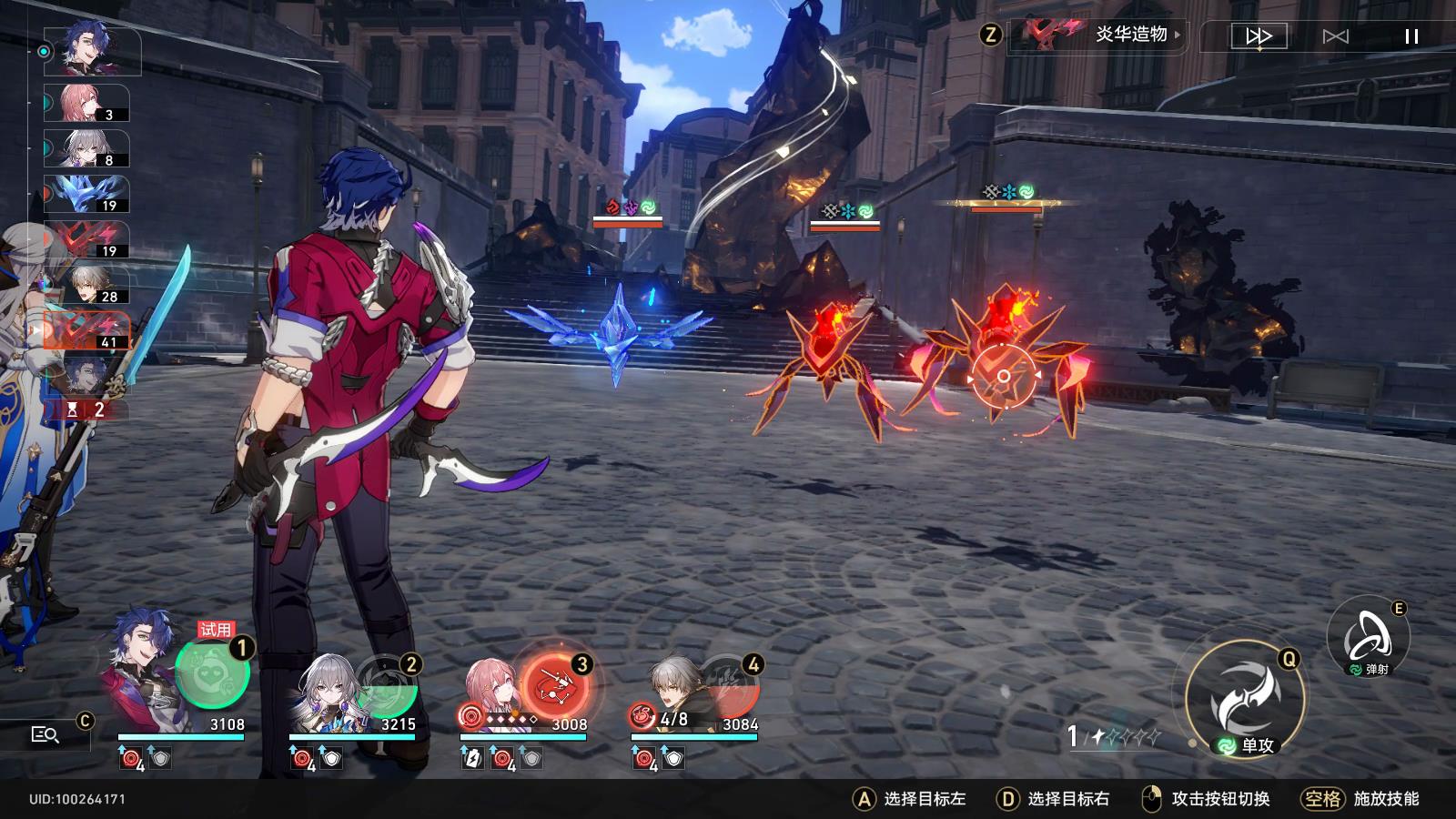The height and width of the screenshot is (819, 1456).
Task: Select turn-order portrait marked 28
Action: pos(86,285)
